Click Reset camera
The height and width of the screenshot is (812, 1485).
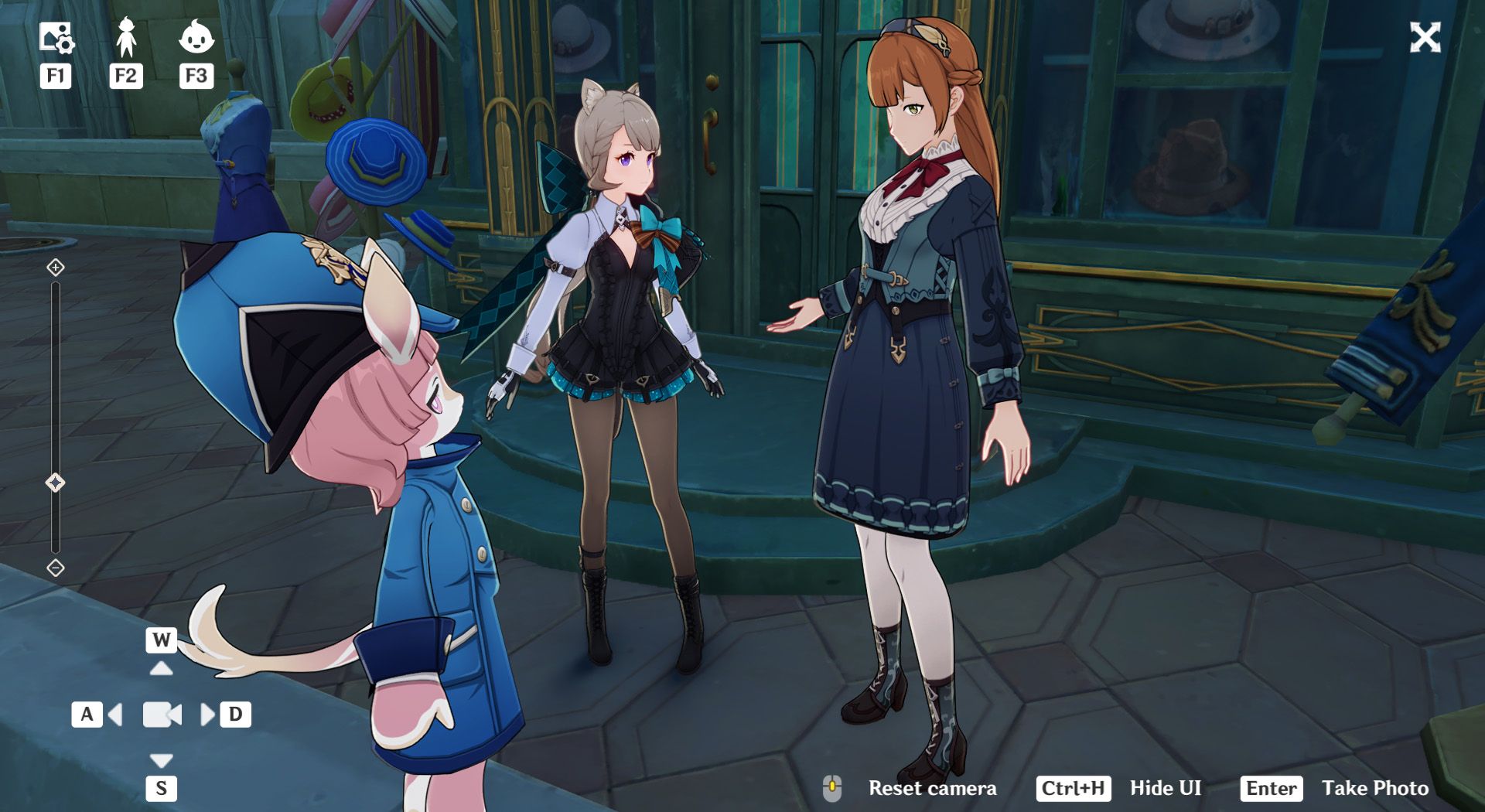[933, 789]
